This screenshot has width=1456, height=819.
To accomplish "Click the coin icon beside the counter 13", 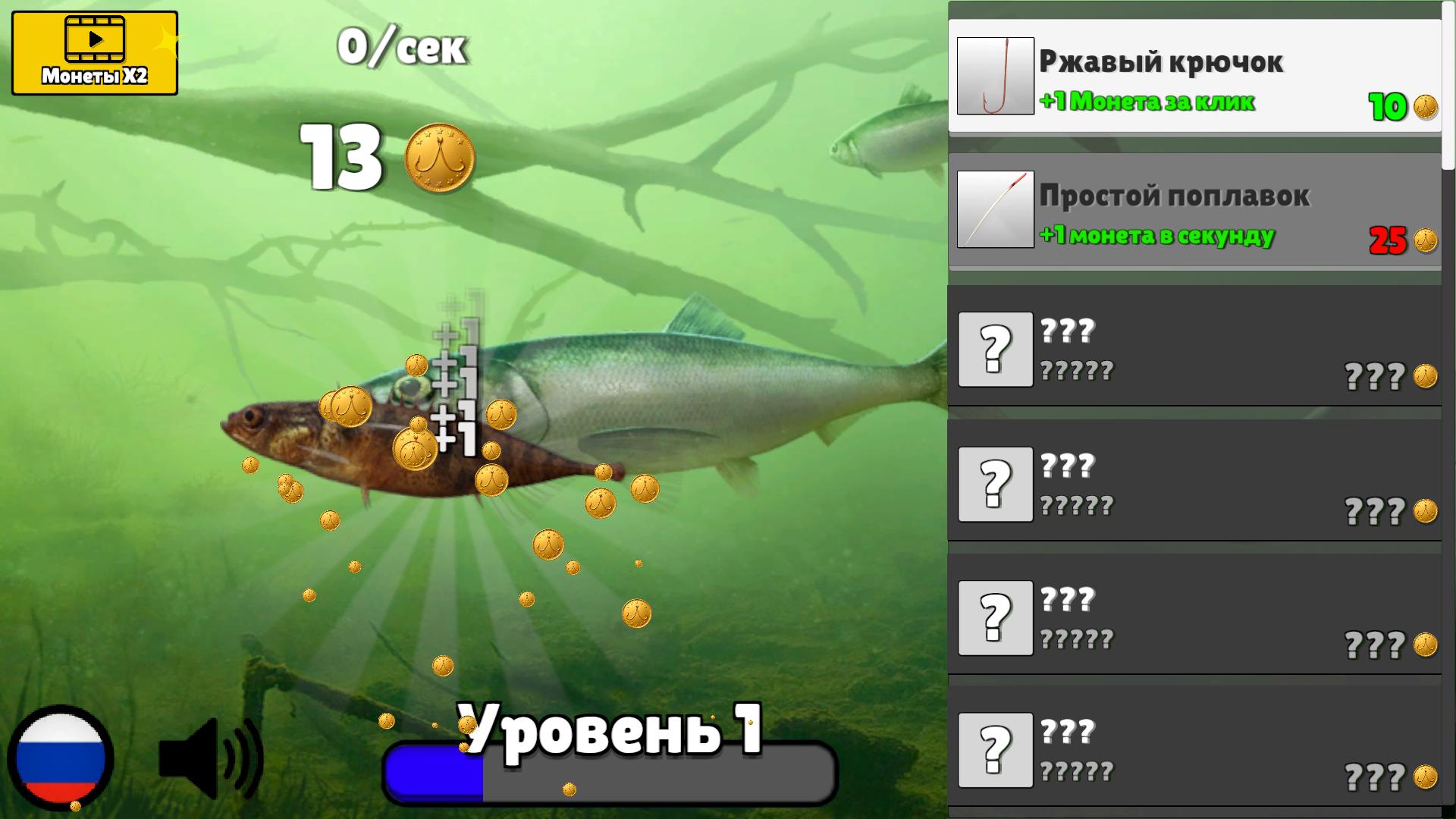I will click(x=438, y=158).
